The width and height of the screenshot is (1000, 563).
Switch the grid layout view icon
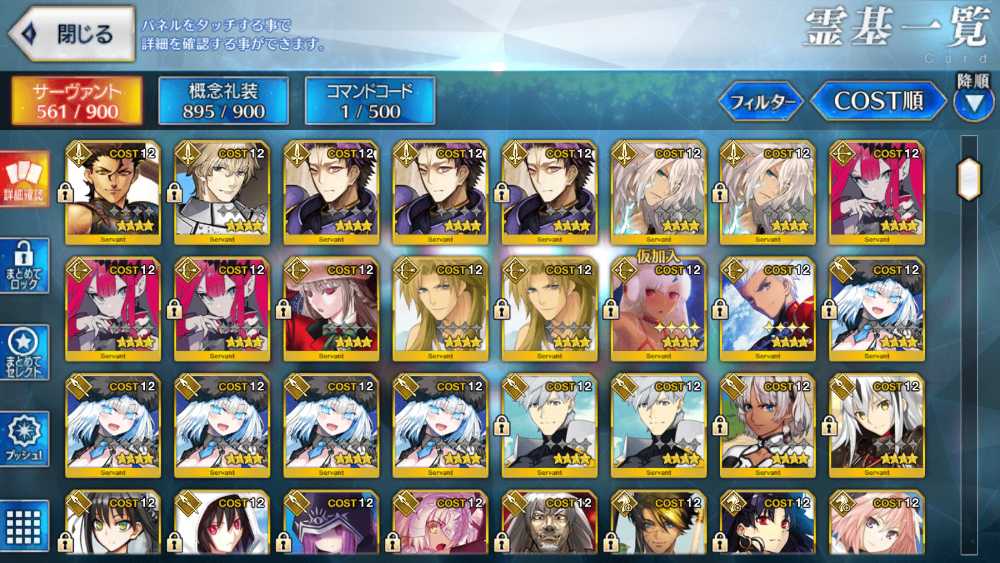(24, 523)
